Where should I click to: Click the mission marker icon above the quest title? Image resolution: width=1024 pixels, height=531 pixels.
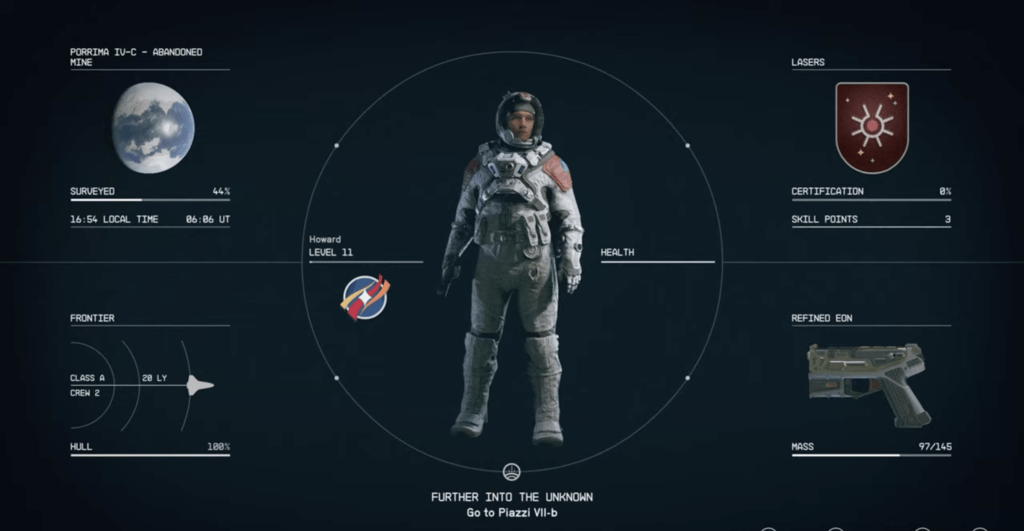(x=512, y=471)
